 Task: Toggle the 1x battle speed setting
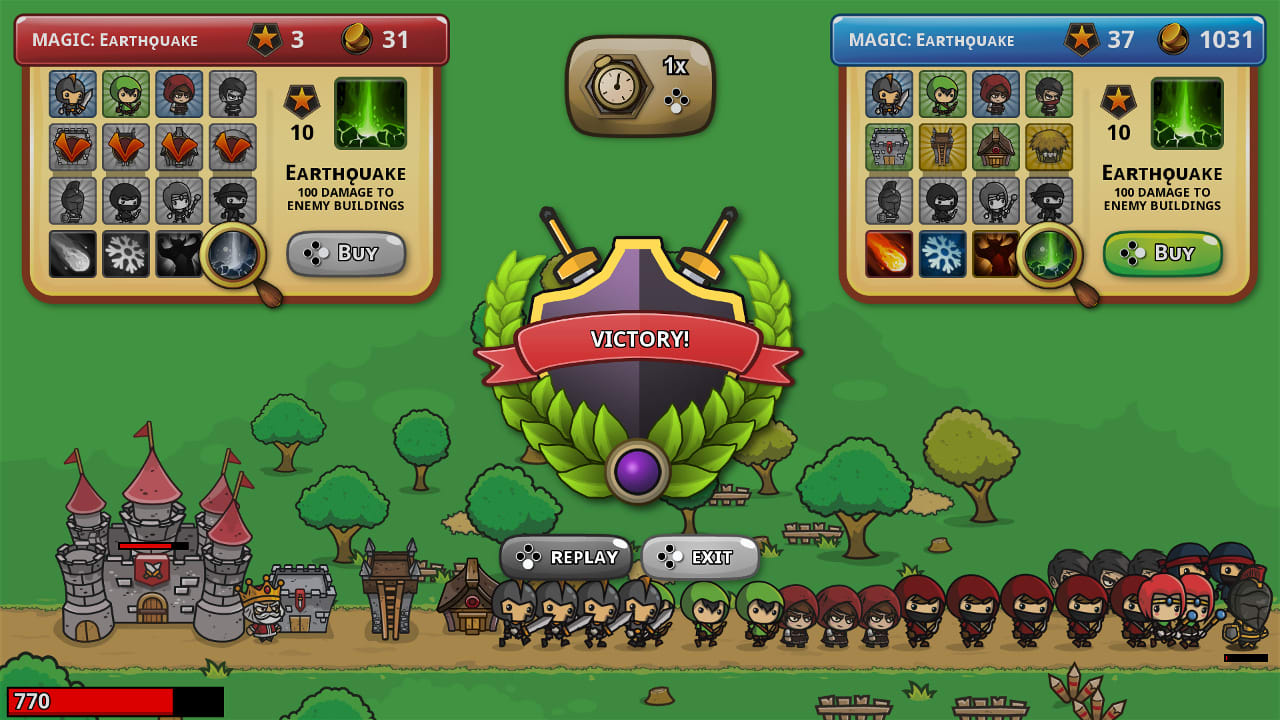pyautogui.click(x=640, y=85)
